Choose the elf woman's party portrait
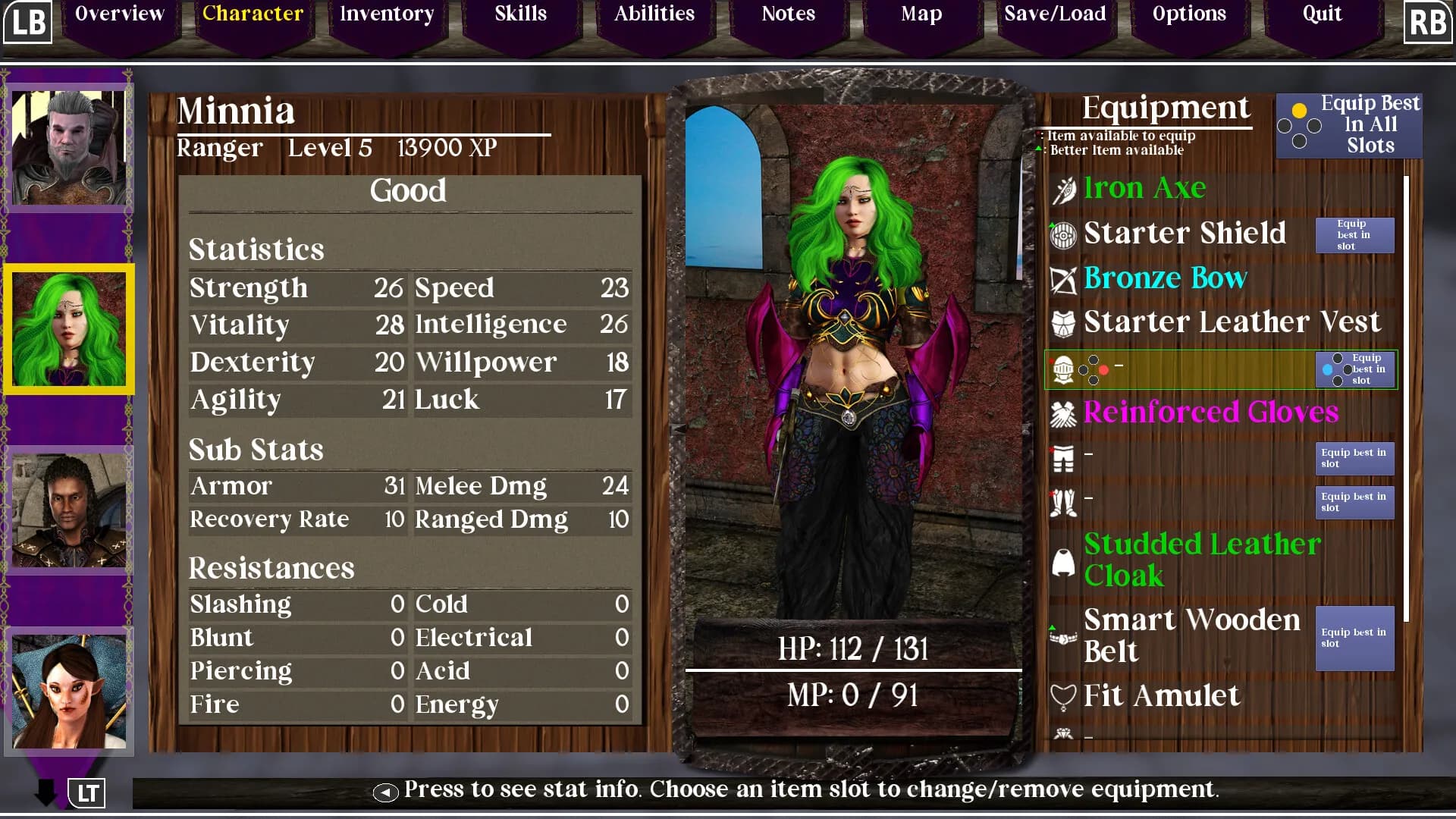This screenshot has height=819, width=1456. 69,692
